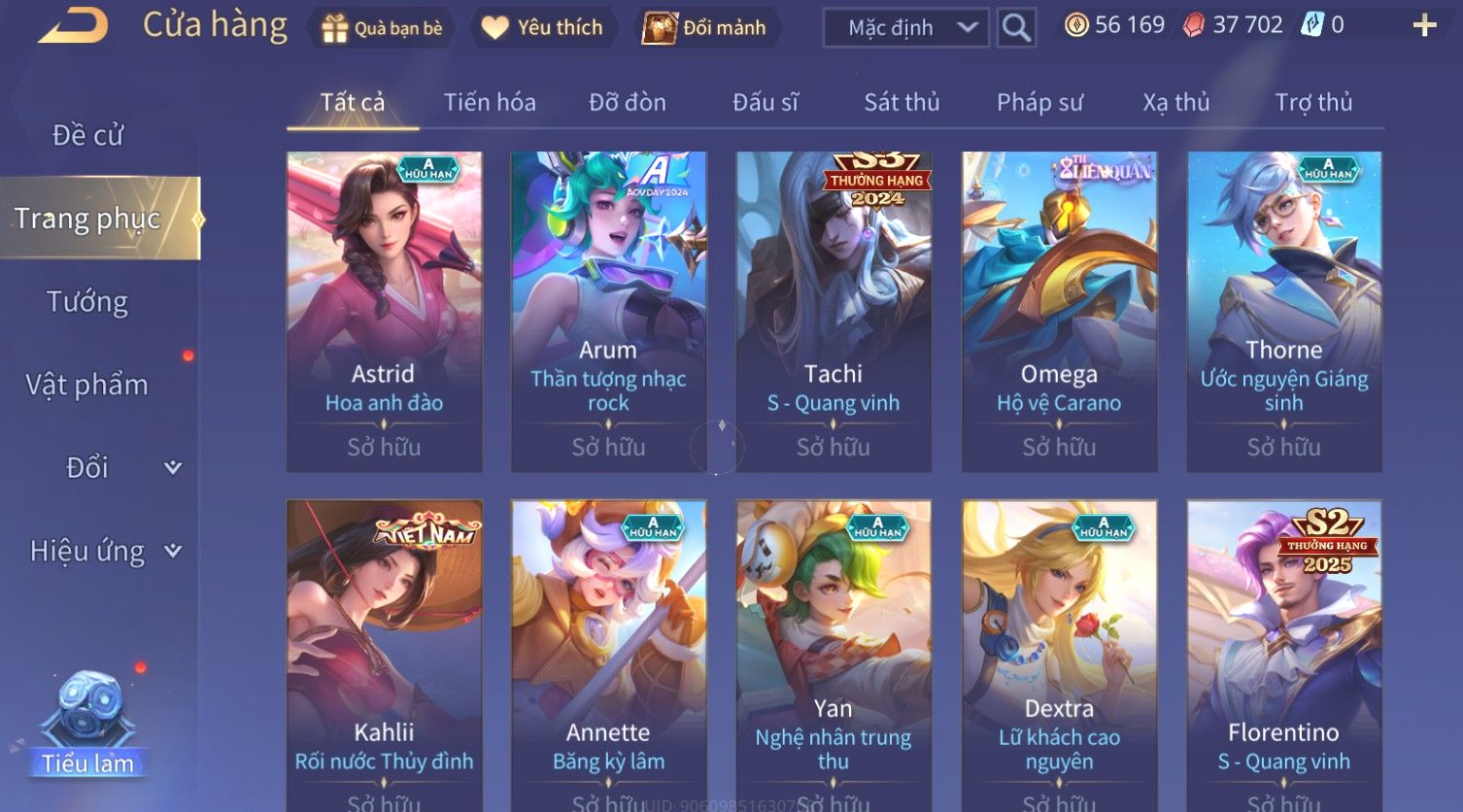Viewport: 1463px width, 812px height.
Task: Choose the Omega Hộ vệ Carano skin card
Action: click(1059, 311)
